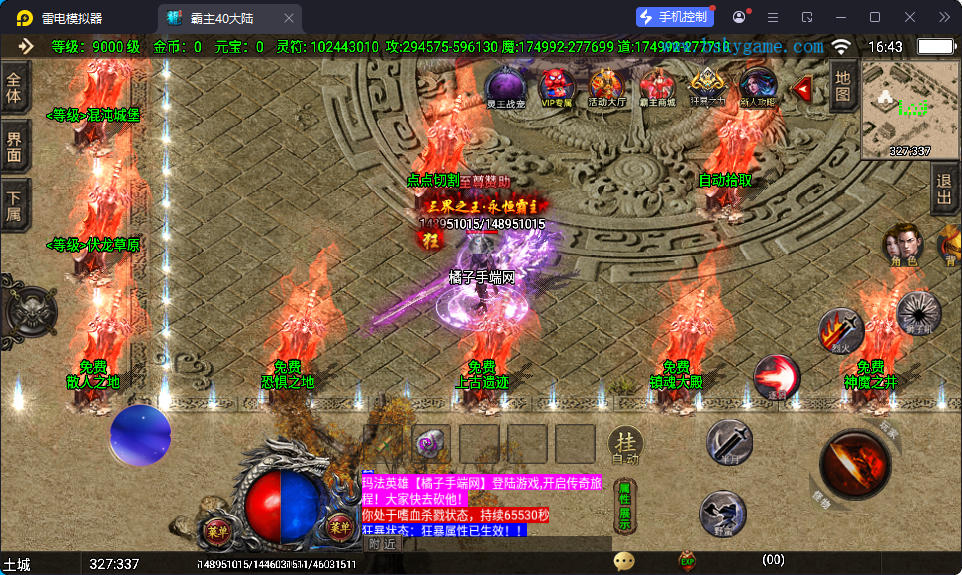The height and width of the screenshot is (575, 962).
Task: Collapse the top icon row with red arrow
Action: (x=802, y=88)
